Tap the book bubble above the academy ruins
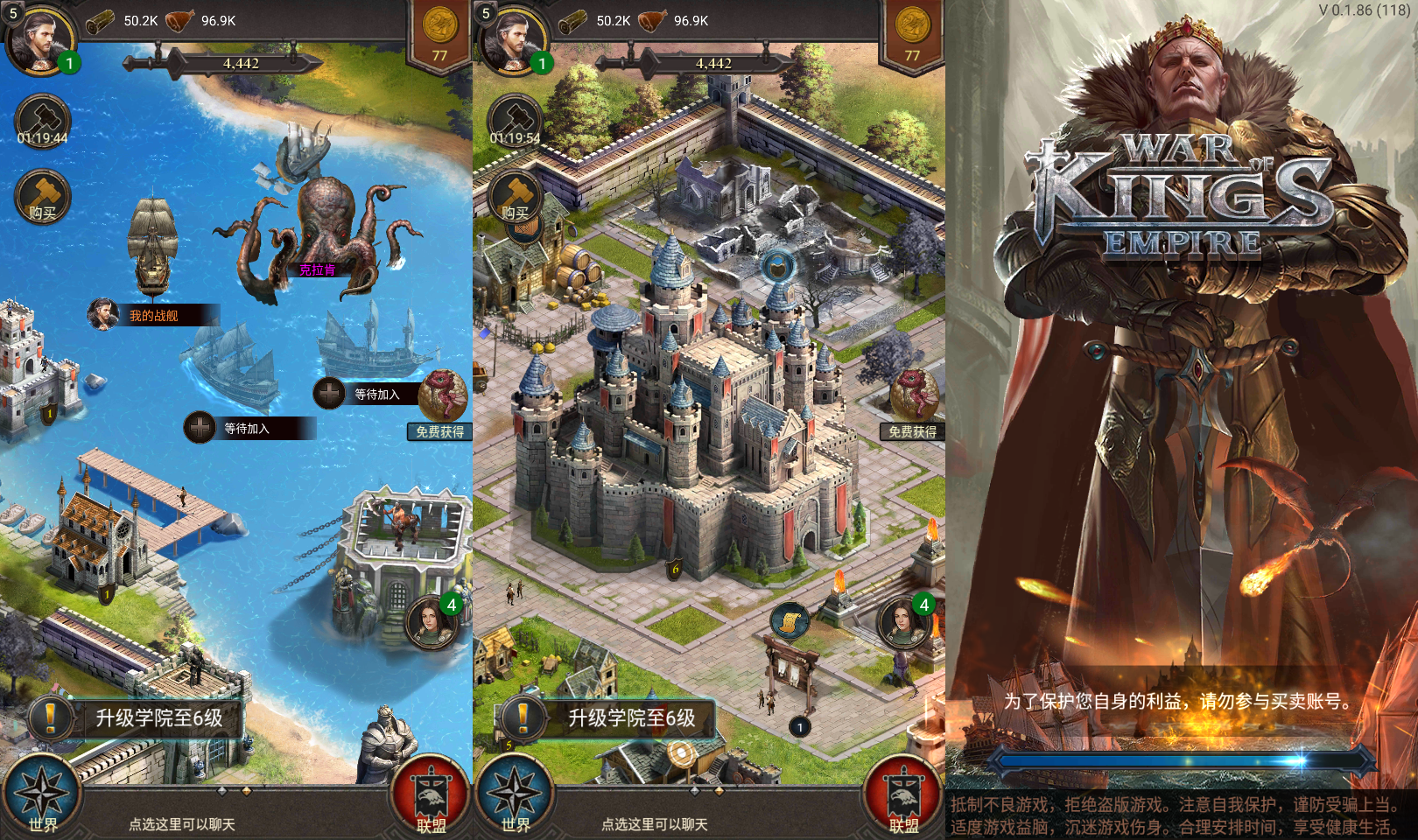1418x840 pixels. point(777,264)
